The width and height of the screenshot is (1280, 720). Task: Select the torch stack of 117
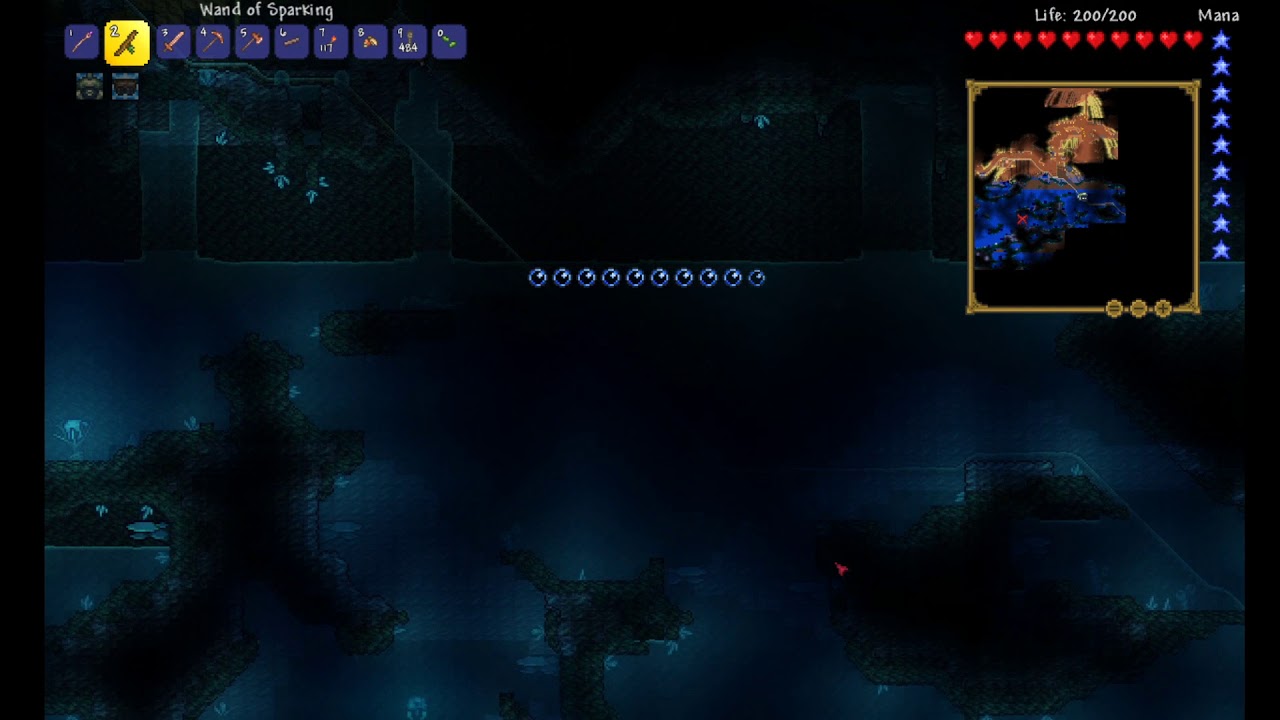pos(330,42)
